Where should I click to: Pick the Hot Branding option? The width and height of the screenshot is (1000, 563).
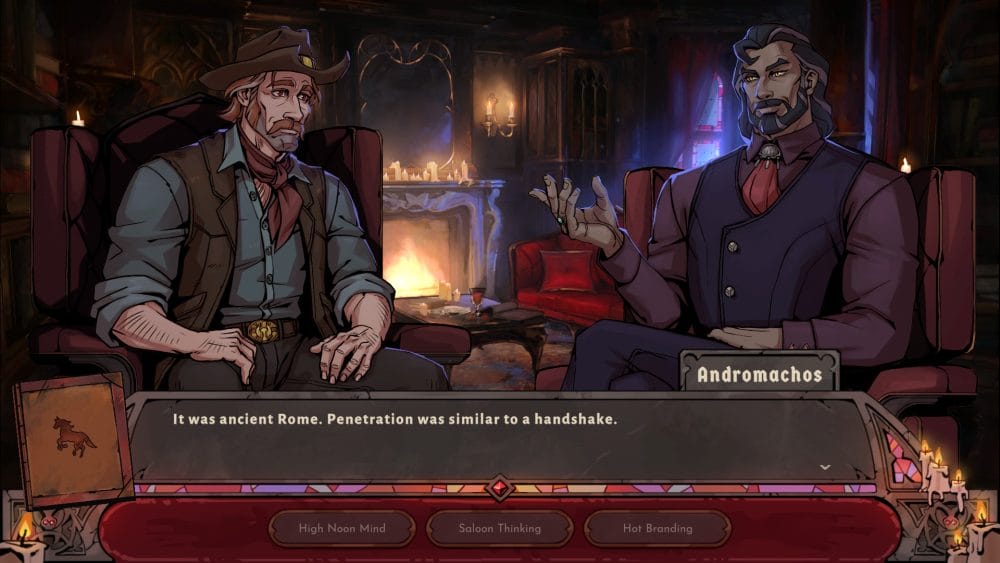tap(657, 528)
